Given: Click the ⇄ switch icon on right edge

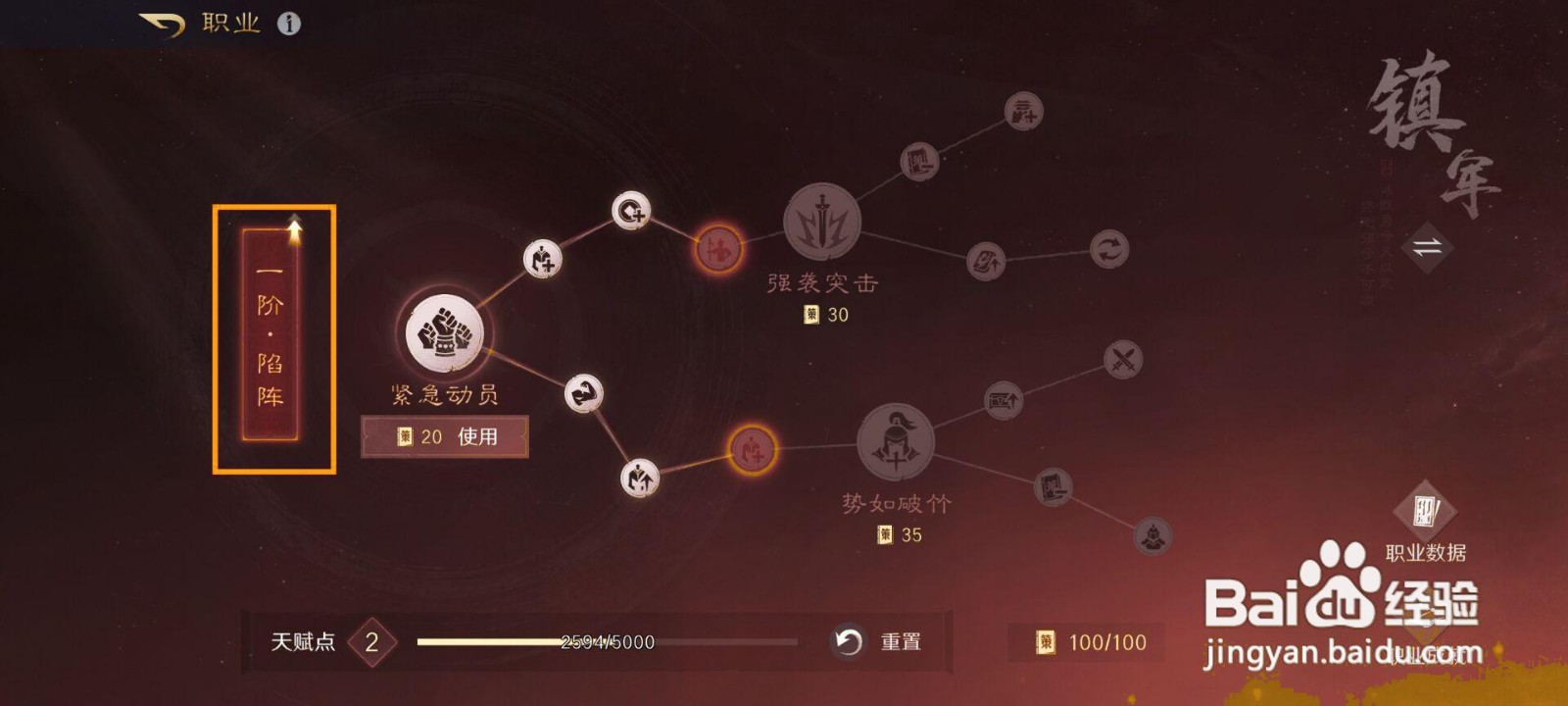Looking at the screenshot, I should 1427,248.
